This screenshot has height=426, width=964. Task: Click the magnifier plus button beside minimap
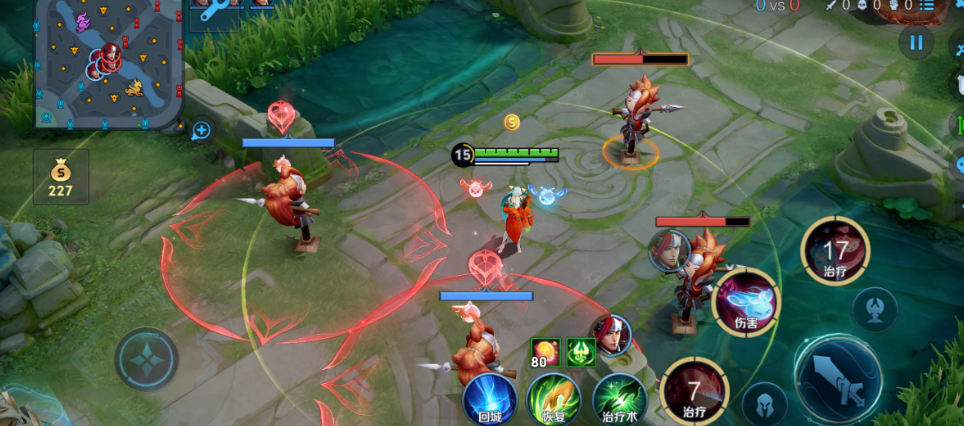click(x=201, y=130)
